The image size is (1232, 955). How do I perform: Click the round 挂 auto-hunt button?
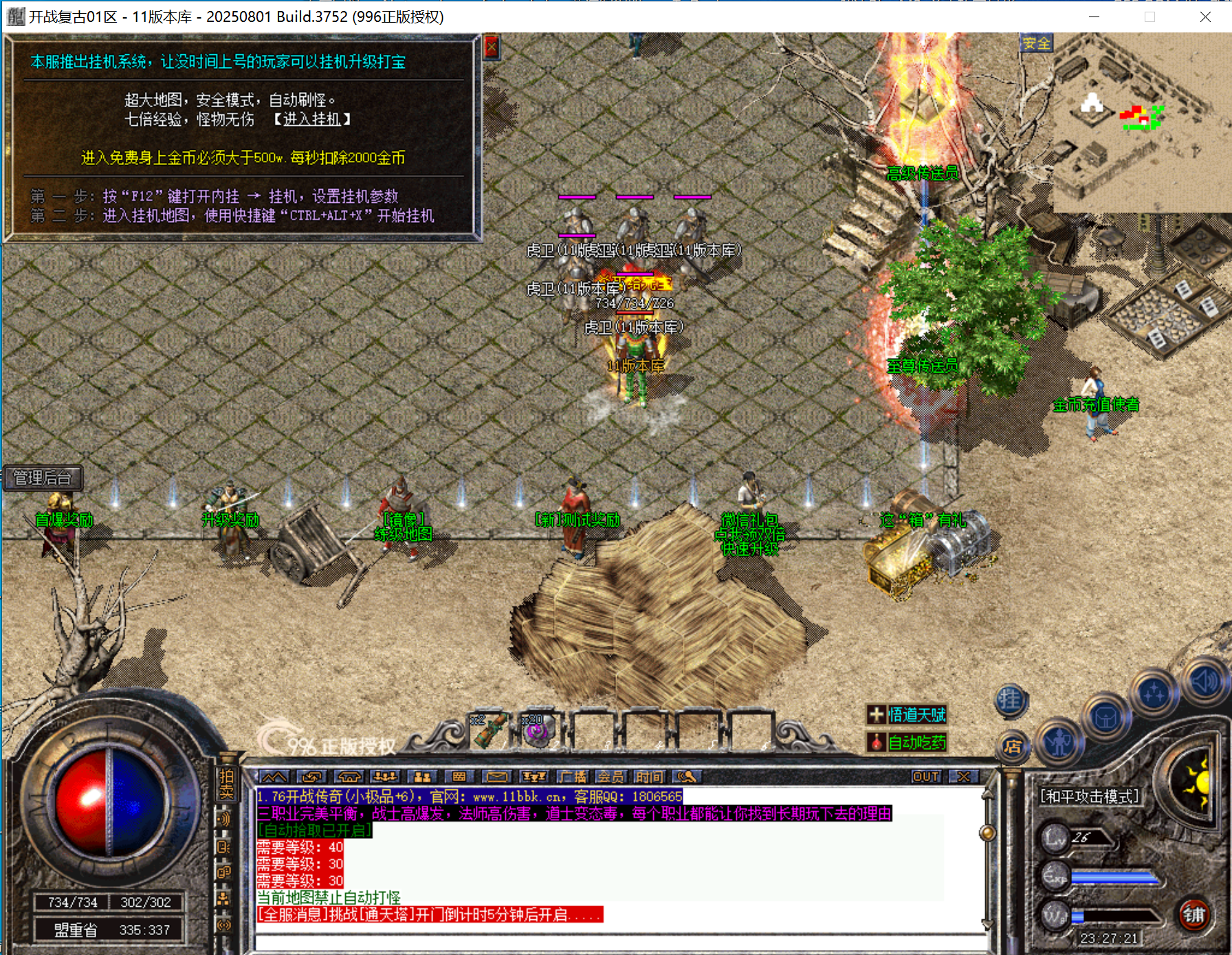click(x=1010, y=701)
